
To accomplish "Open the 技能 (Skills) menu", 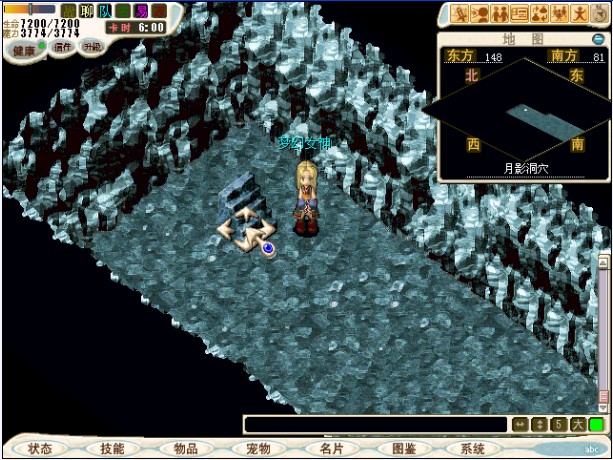I will click(112, 449).
